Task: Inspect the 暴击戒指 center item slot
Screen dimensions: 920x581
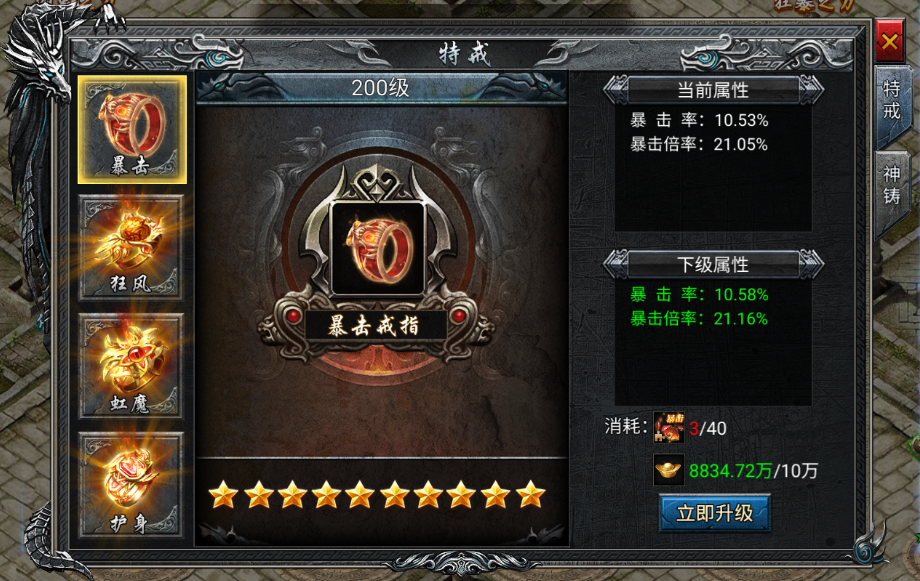Action: tap(376, 248)
